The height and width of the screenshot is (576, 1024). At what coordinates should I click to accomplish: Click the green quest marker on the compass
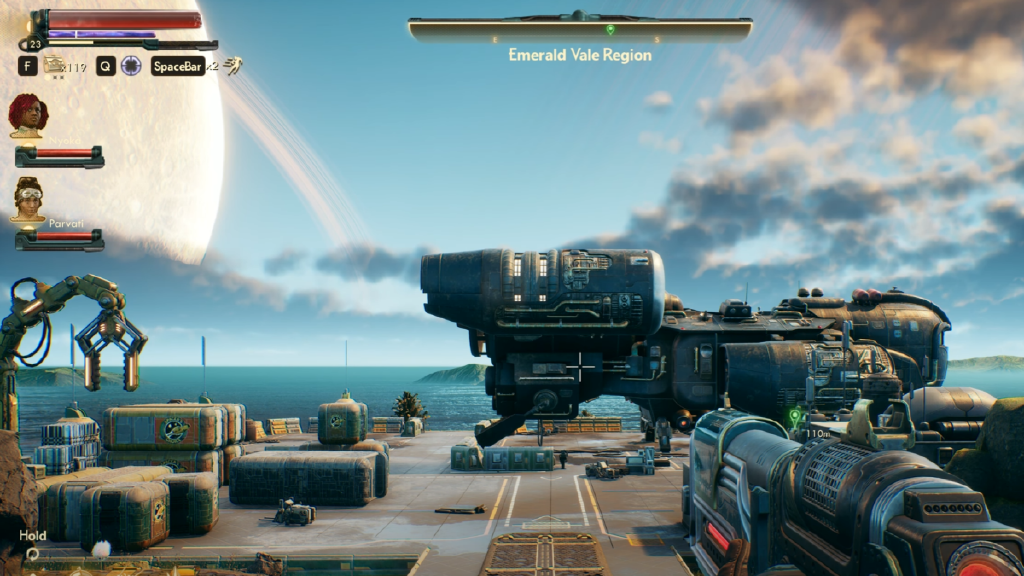[x=610, y=30]
